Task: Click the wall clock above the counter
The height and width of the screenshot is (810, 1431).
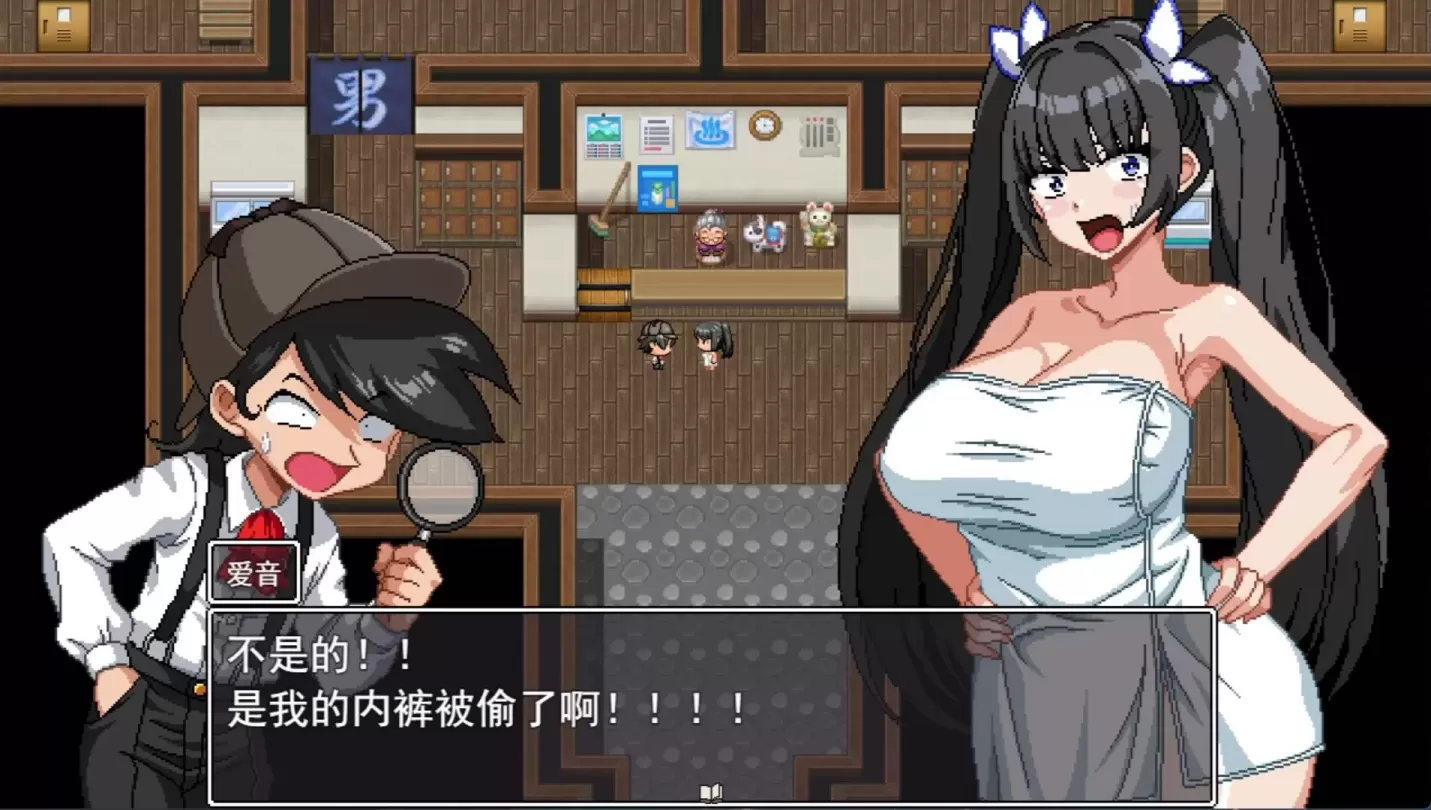Action: [765, 124]
